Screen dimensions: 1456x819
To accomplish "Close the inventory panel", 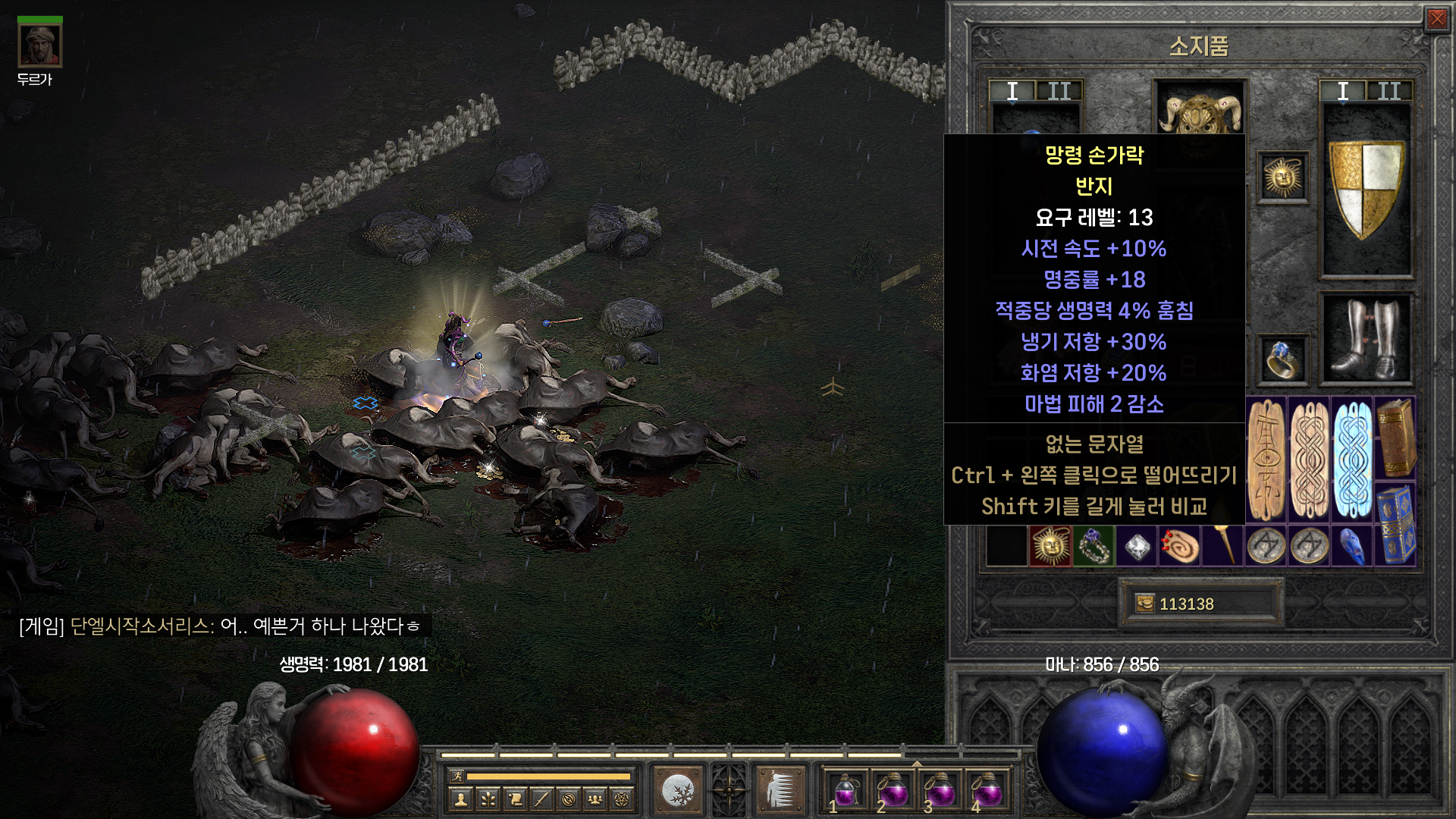I will [1436, 19].
